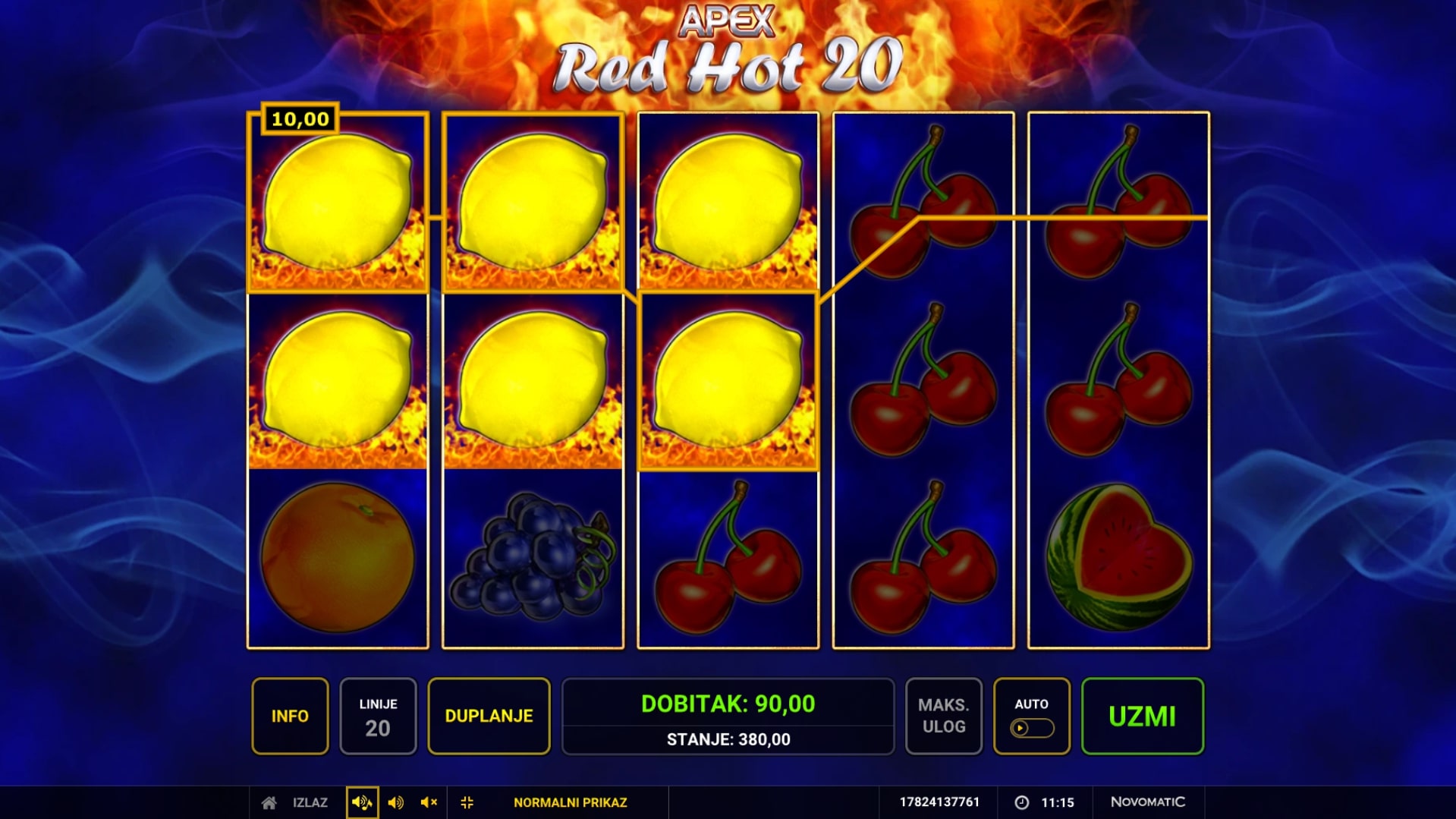Open the INFO paytable
This screenshot has height=819, width=1456.
pyautogui.click(x=290, y=716)
